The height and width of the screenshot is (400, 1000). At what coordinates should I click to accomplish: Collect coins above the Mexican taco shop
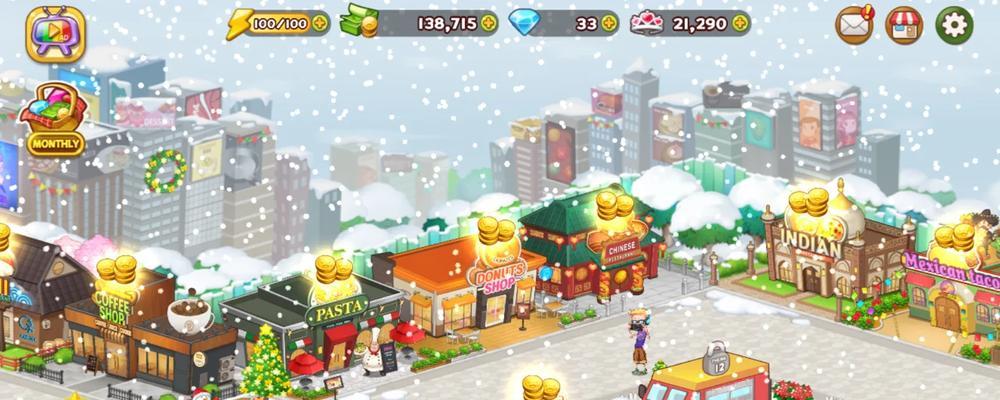955,240
